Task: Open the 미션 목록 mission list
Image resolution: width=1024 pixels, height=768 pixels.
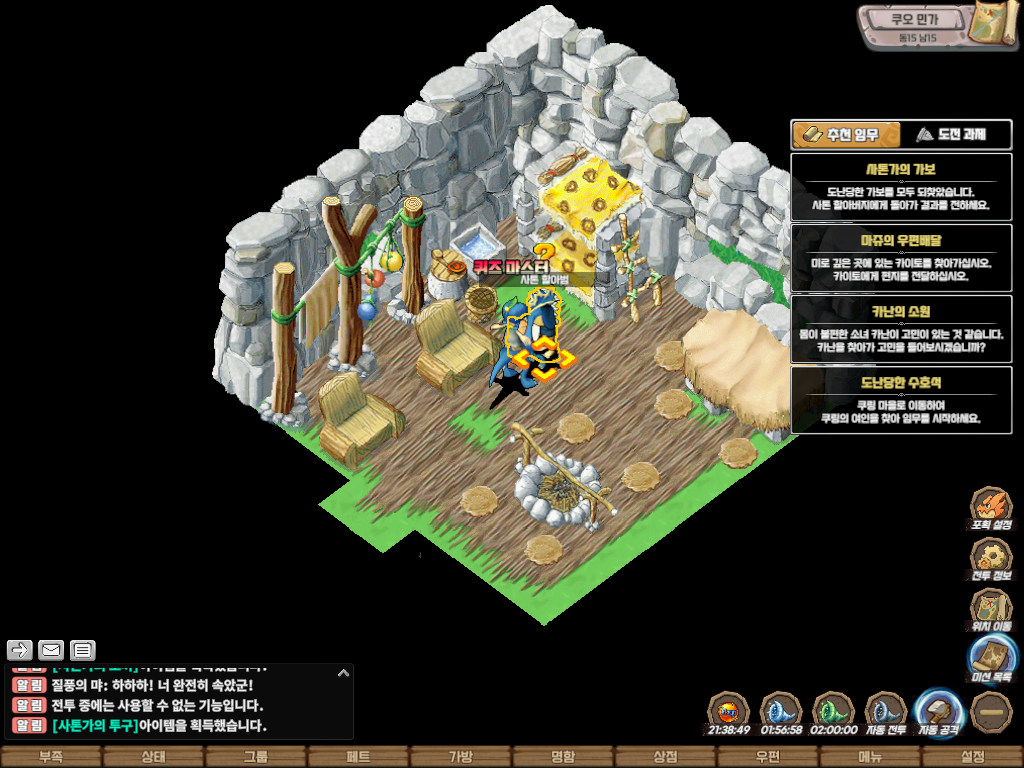Action: tap(991, 660)
